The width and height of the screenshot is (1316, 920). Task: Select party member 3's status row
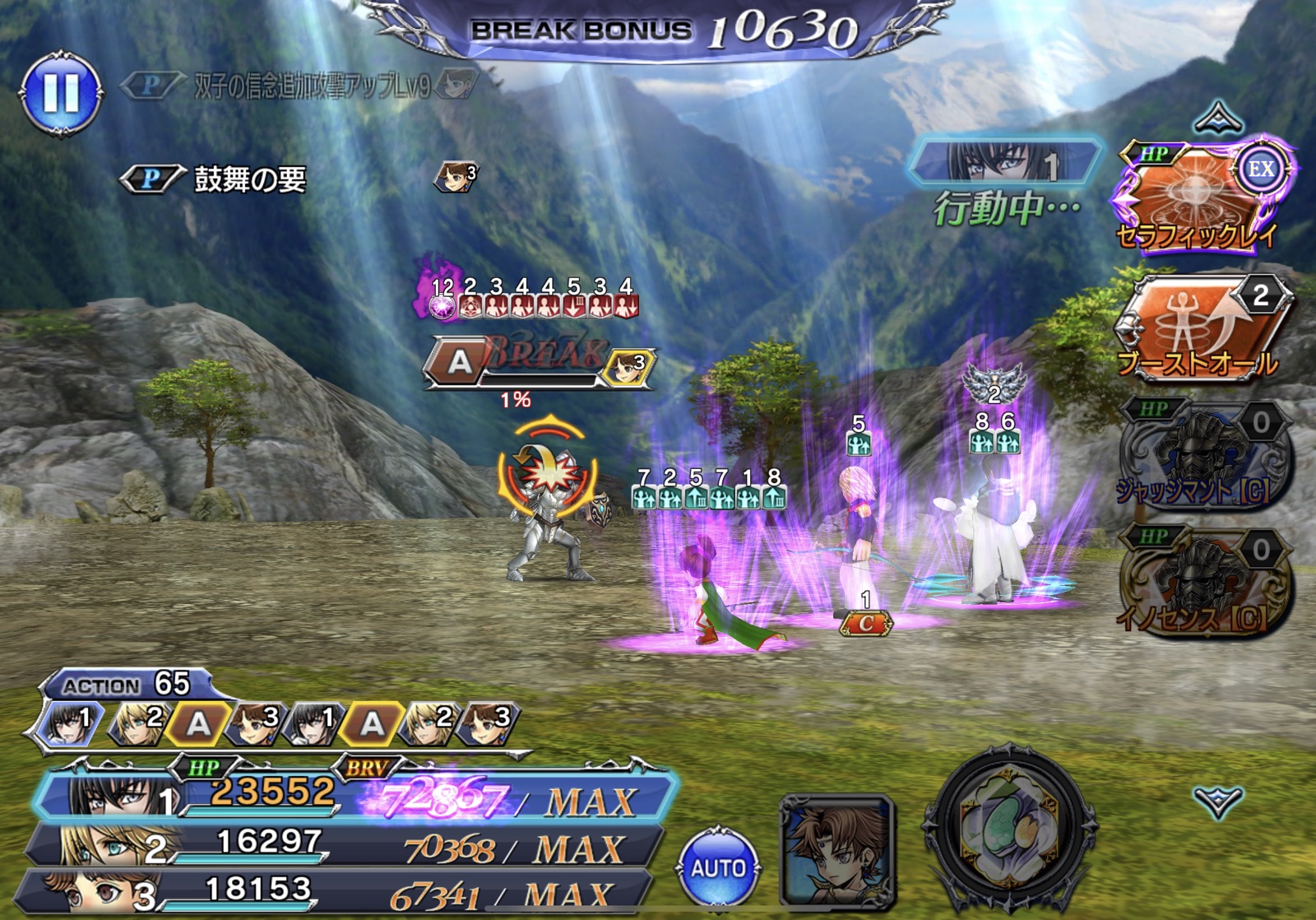pos(337,893)
